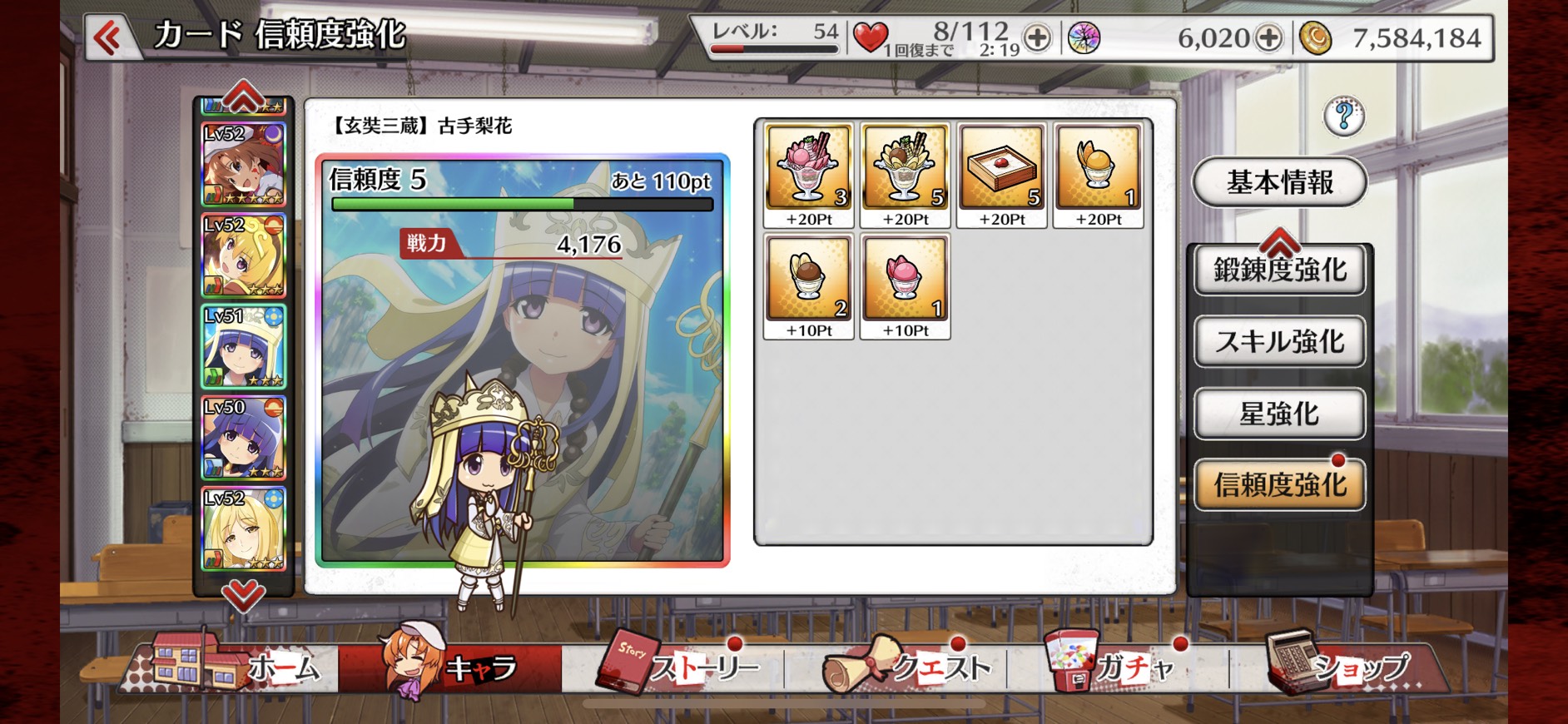
Task: Open the 基本情報 basic info panel
Action: click(x=1279, y=182)
